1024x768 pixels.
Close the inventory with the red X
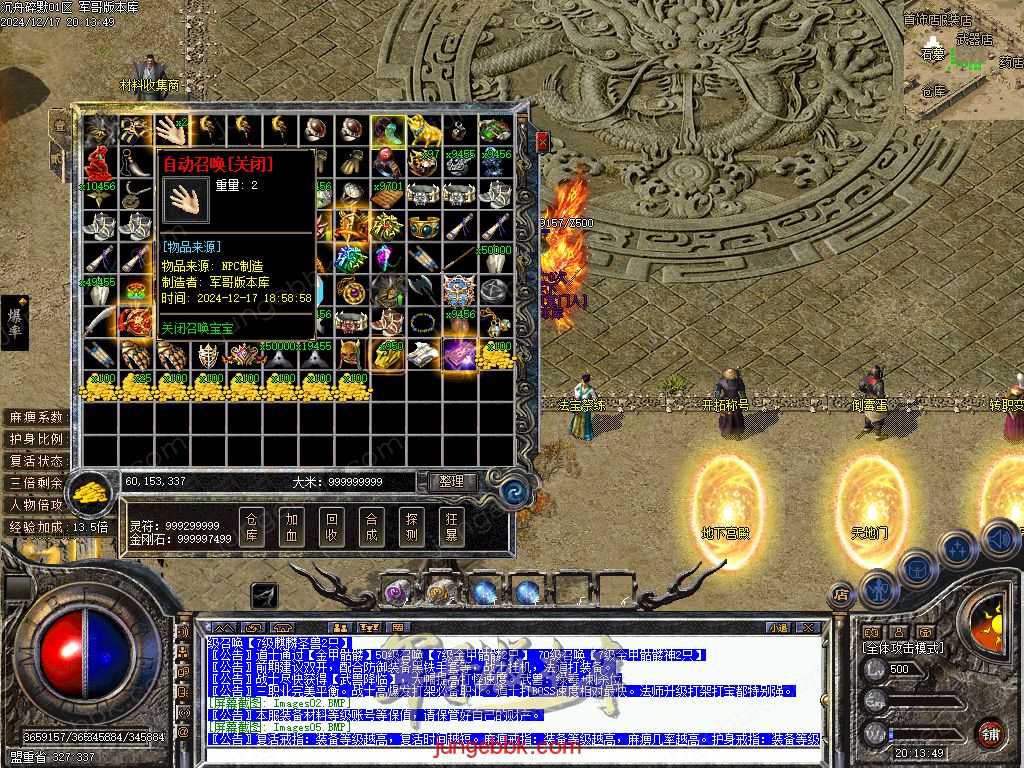pyautogui.click(x=542, y=142)
